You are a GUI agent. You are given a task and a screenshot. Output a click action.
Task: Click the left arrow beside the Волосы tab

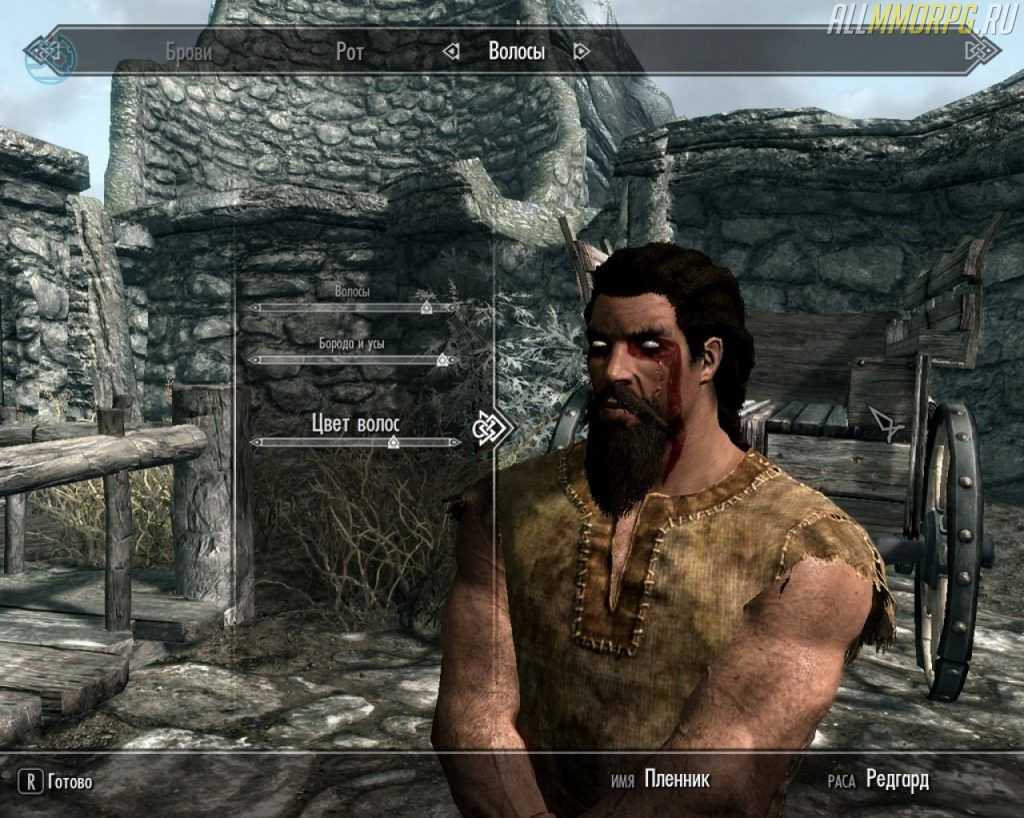pos(452,52)
